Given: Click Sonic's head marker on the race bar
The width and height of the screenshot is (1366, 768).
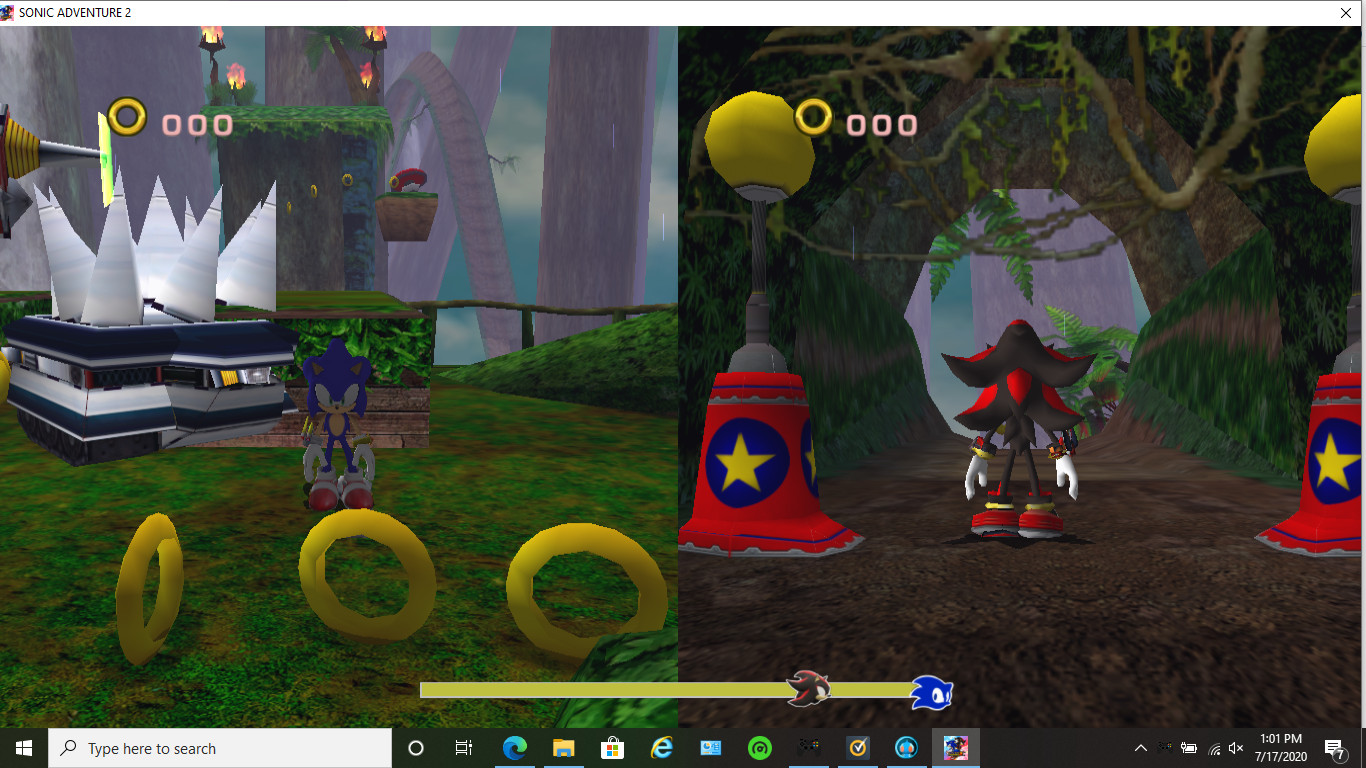Looking at the screenshot, I should [x=931, y=690].
